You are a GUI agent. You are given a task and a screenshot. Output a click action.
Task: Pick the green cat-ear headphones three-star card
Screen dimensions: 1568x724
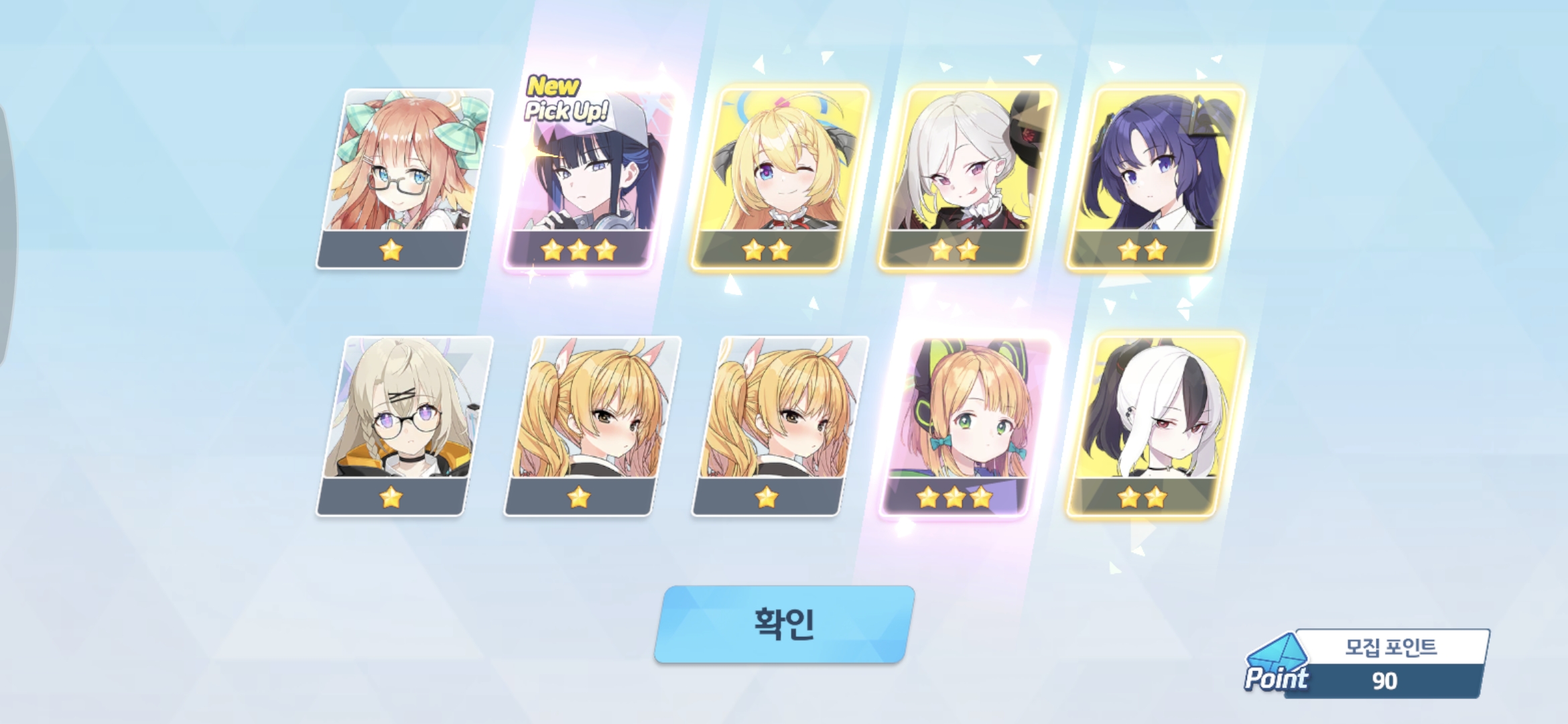pos(965,426)
